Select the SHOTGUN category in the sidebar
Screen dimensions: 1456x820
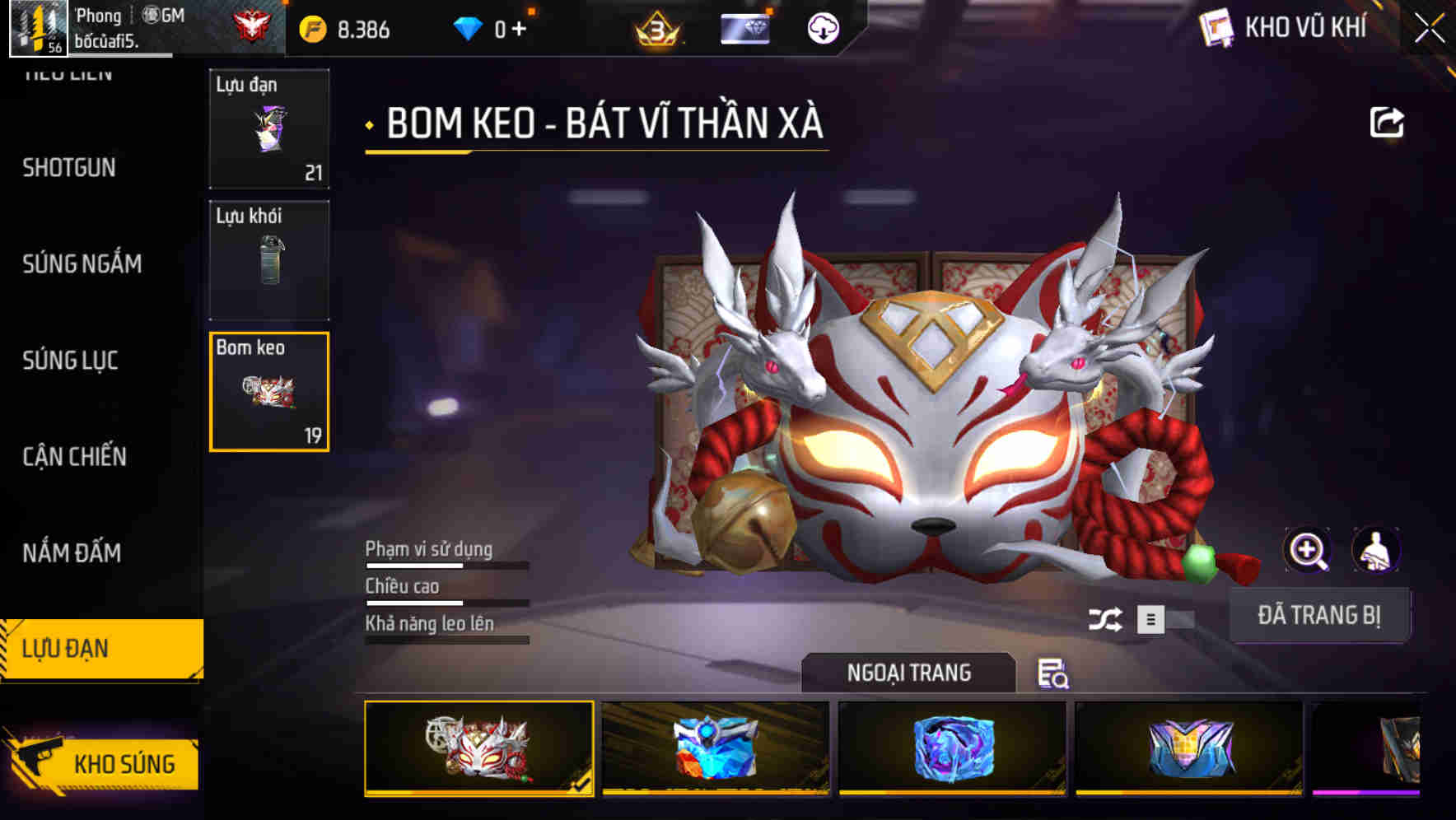(68, 168)
